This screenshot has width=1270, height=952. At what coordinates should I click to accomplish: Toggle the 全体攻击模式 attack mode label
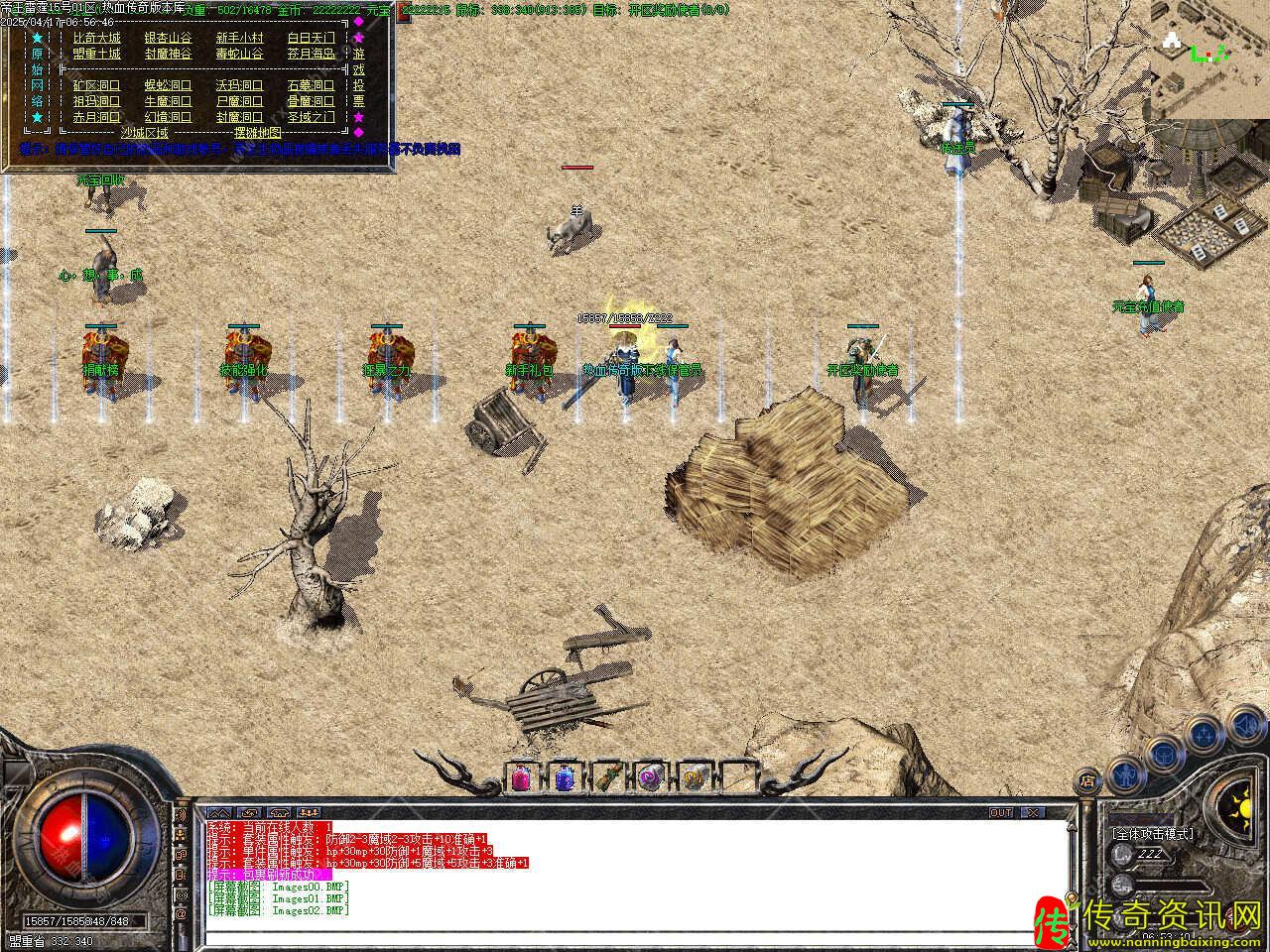[x=1152, y=835]
